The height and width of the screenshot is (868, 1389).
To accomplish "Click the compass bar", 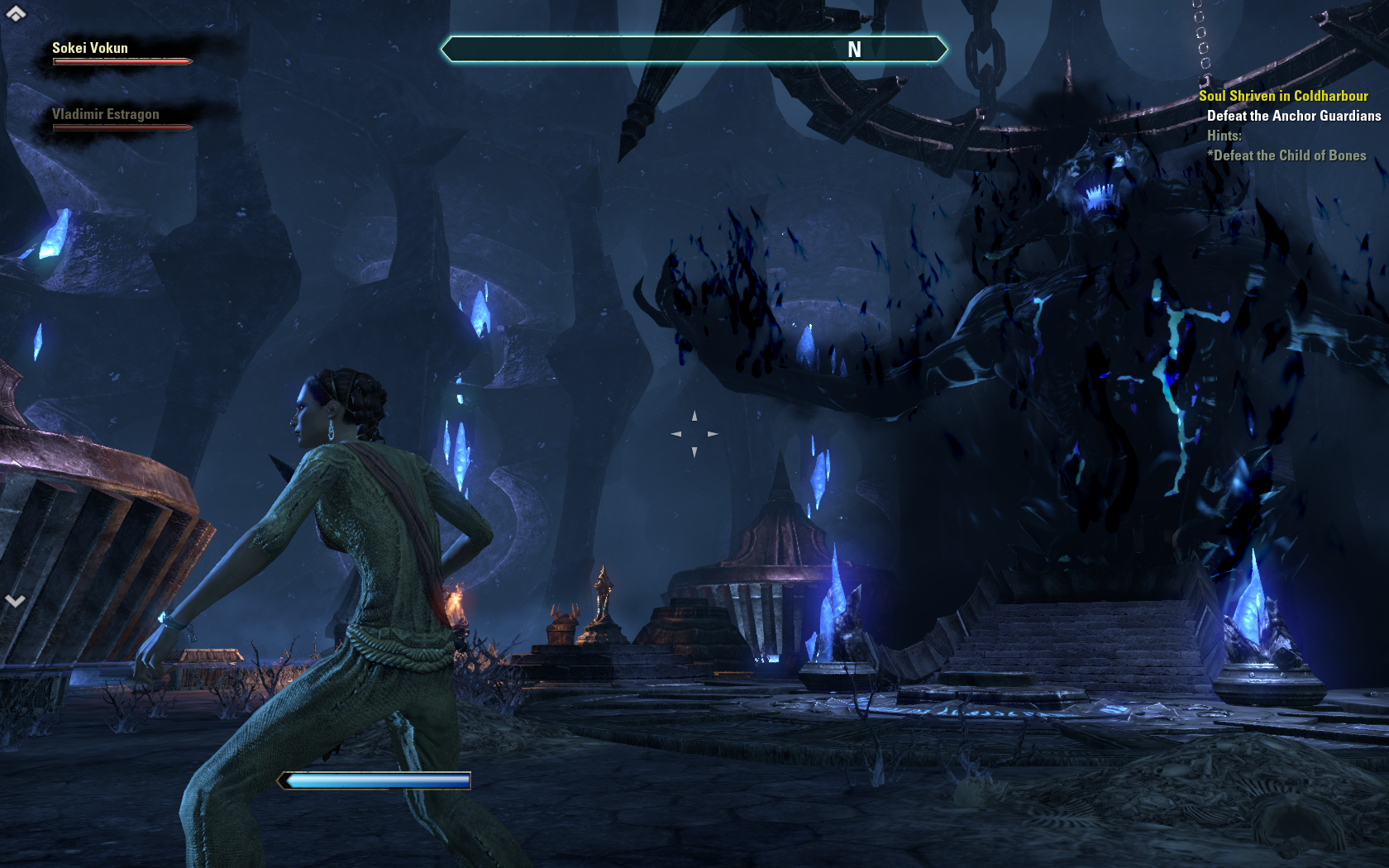I will 694,50.
